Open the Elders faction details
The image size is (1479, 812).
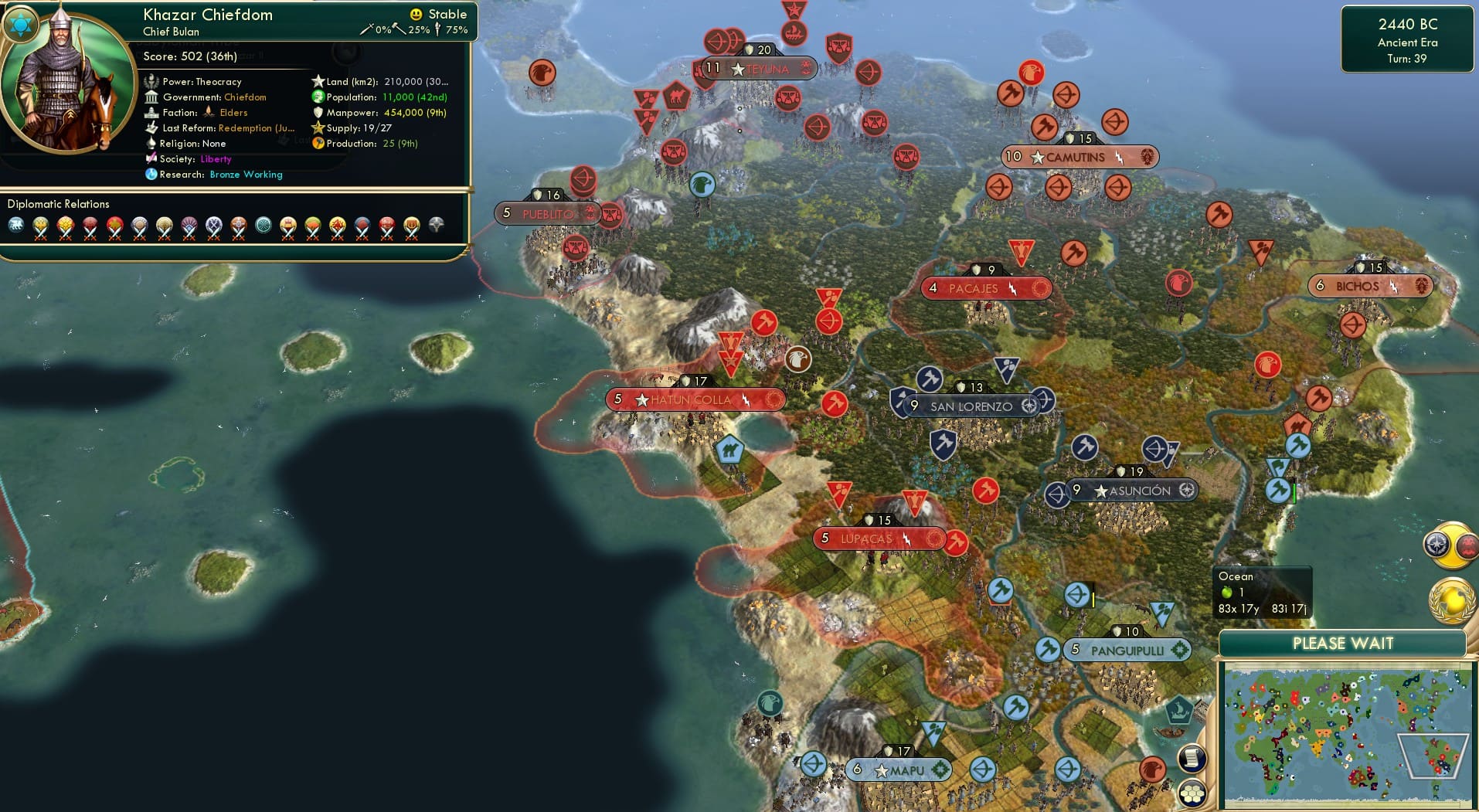(x=234, y=112)
